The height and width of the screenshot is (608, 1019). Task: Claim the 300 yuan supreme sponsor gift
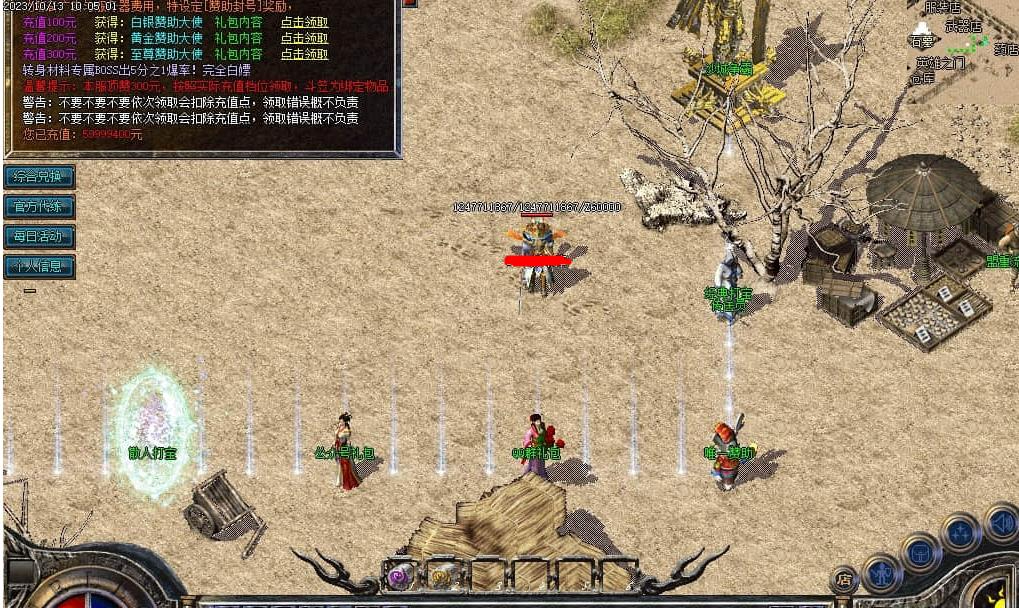(304, 55)
